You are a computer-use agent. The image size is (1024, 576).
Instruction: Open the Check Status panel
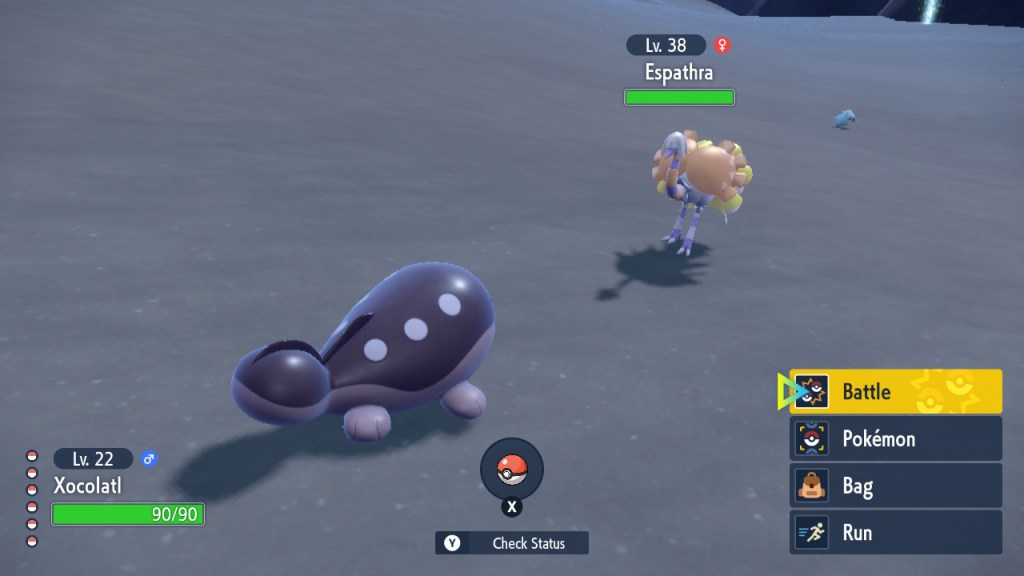point(512,543)
